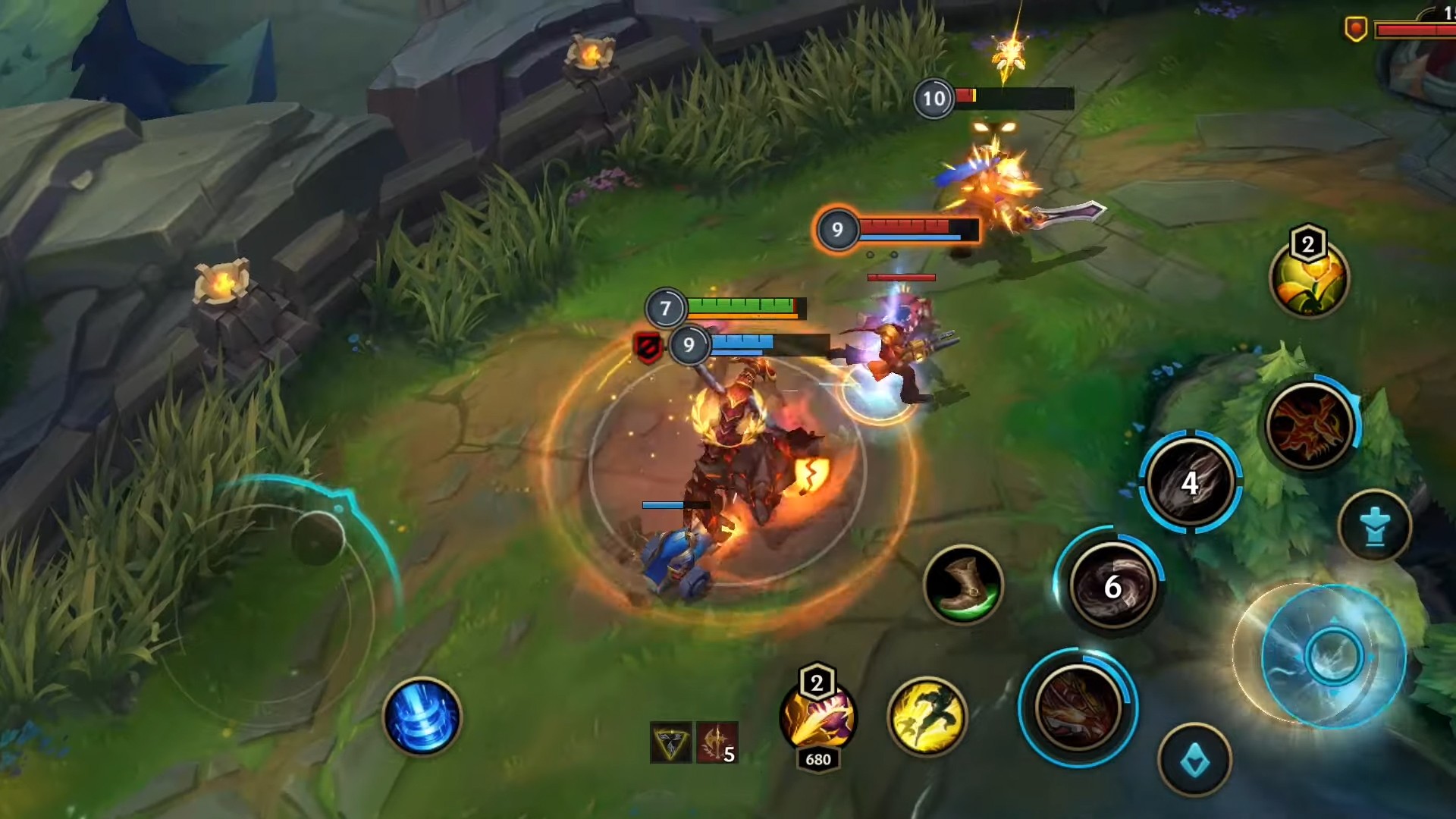Inspect the red axe buff icon with 5 stacks
1456x819 pixels.
[x=717, y=742]
